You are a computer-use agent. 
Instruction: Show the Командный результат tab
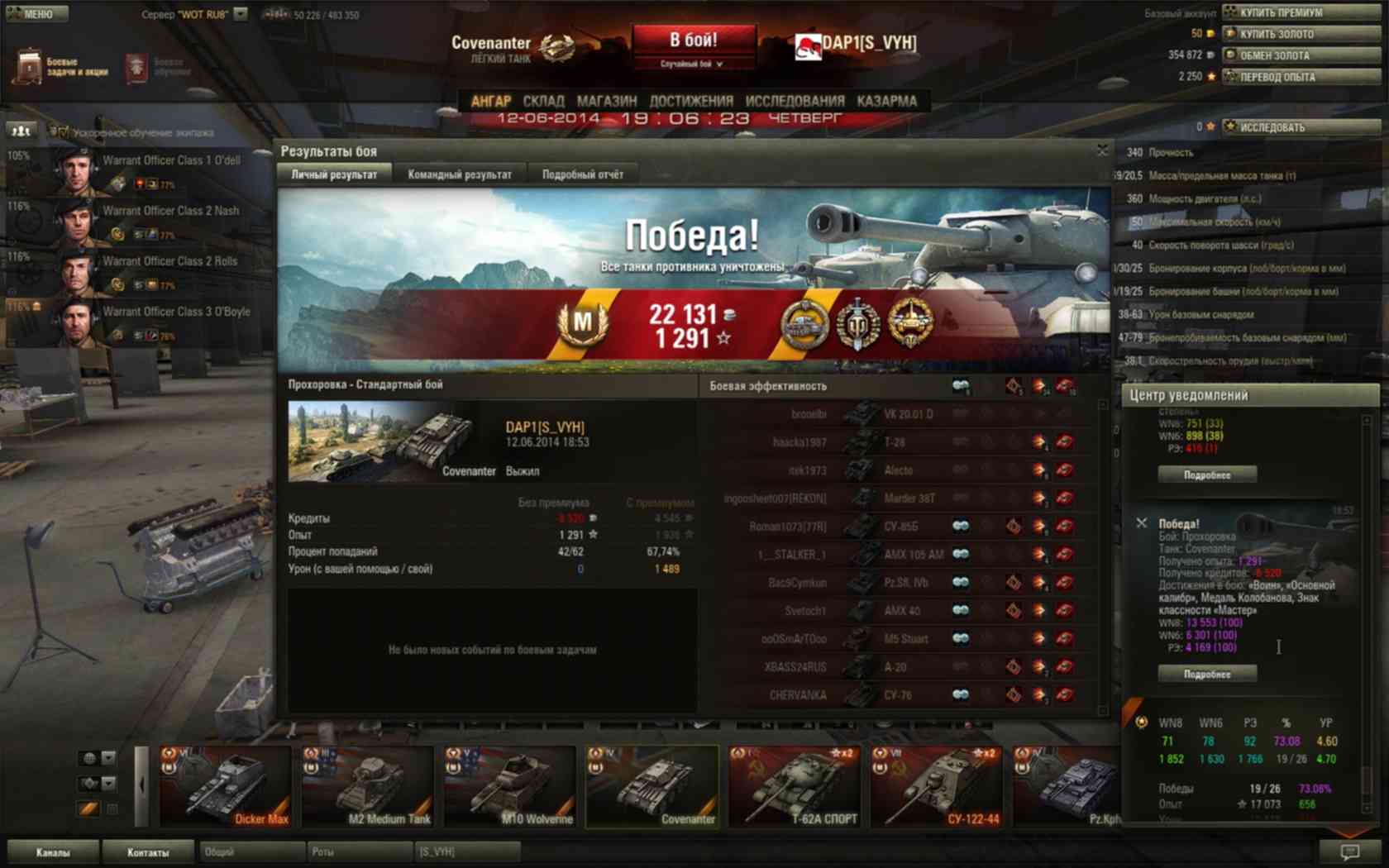pos(460,174)
